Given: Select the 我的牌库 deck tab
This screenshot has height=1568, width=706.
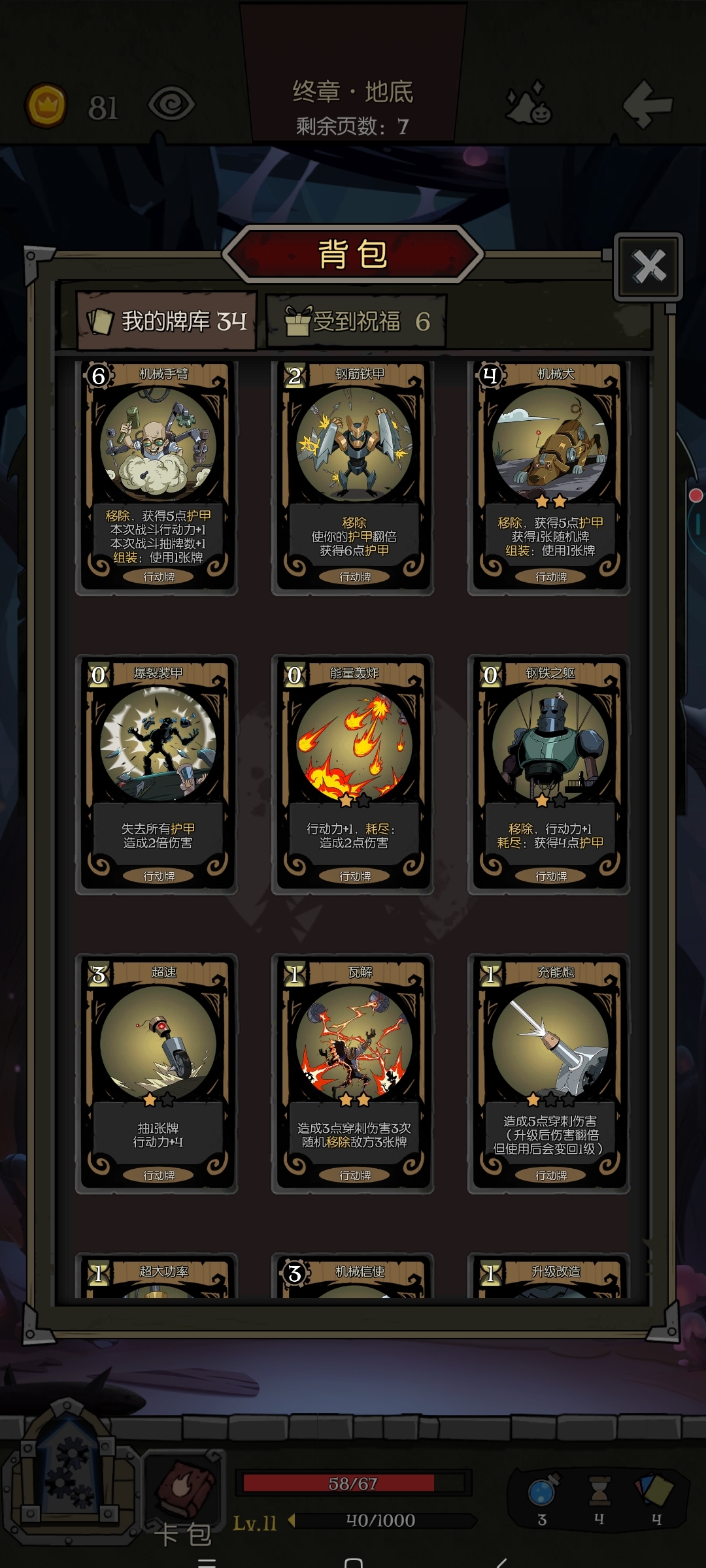Looking at the screenshot, I should (x=167, y=321).
